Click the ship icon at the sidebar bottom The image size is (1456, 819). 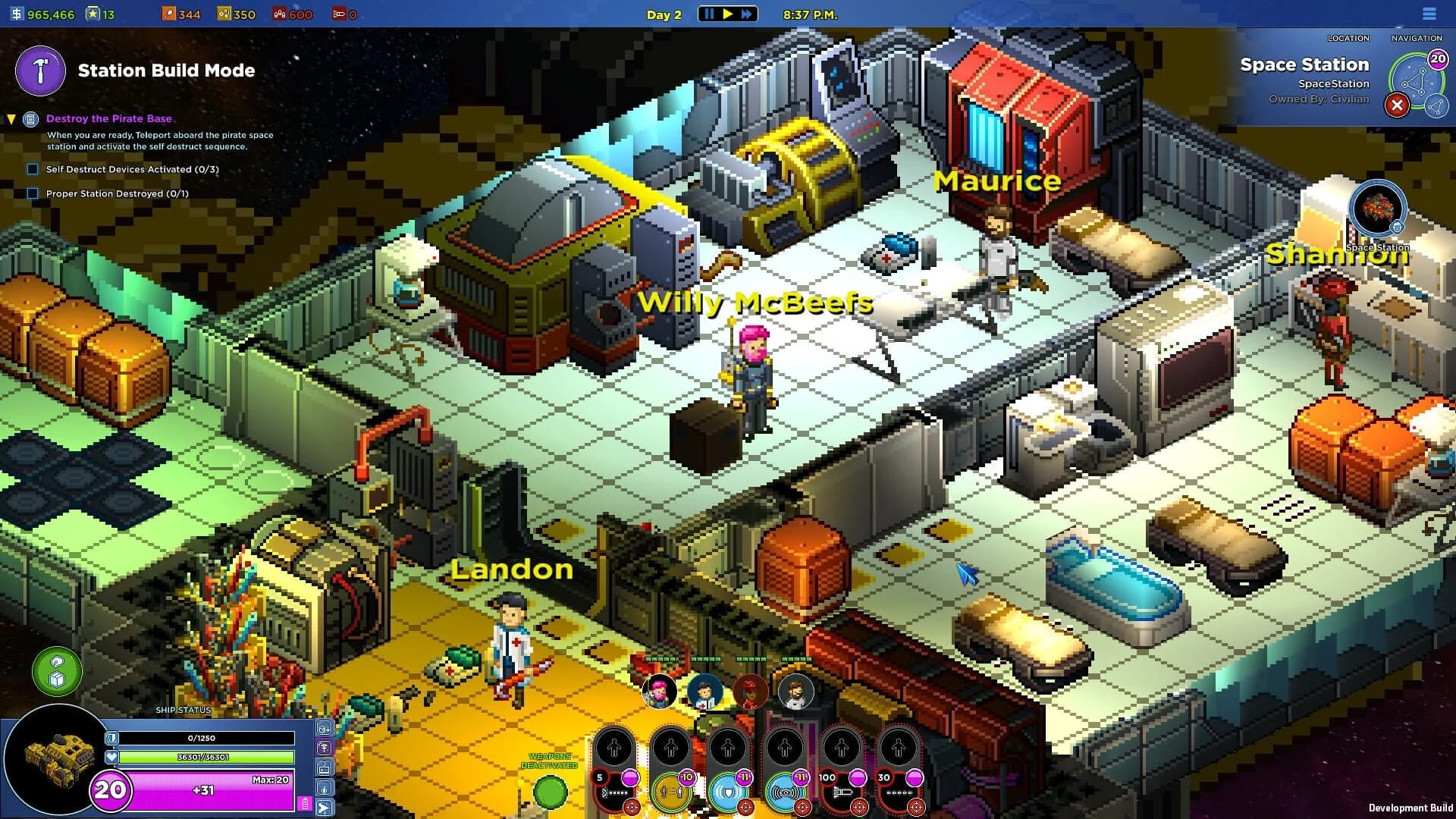(325, 806)
